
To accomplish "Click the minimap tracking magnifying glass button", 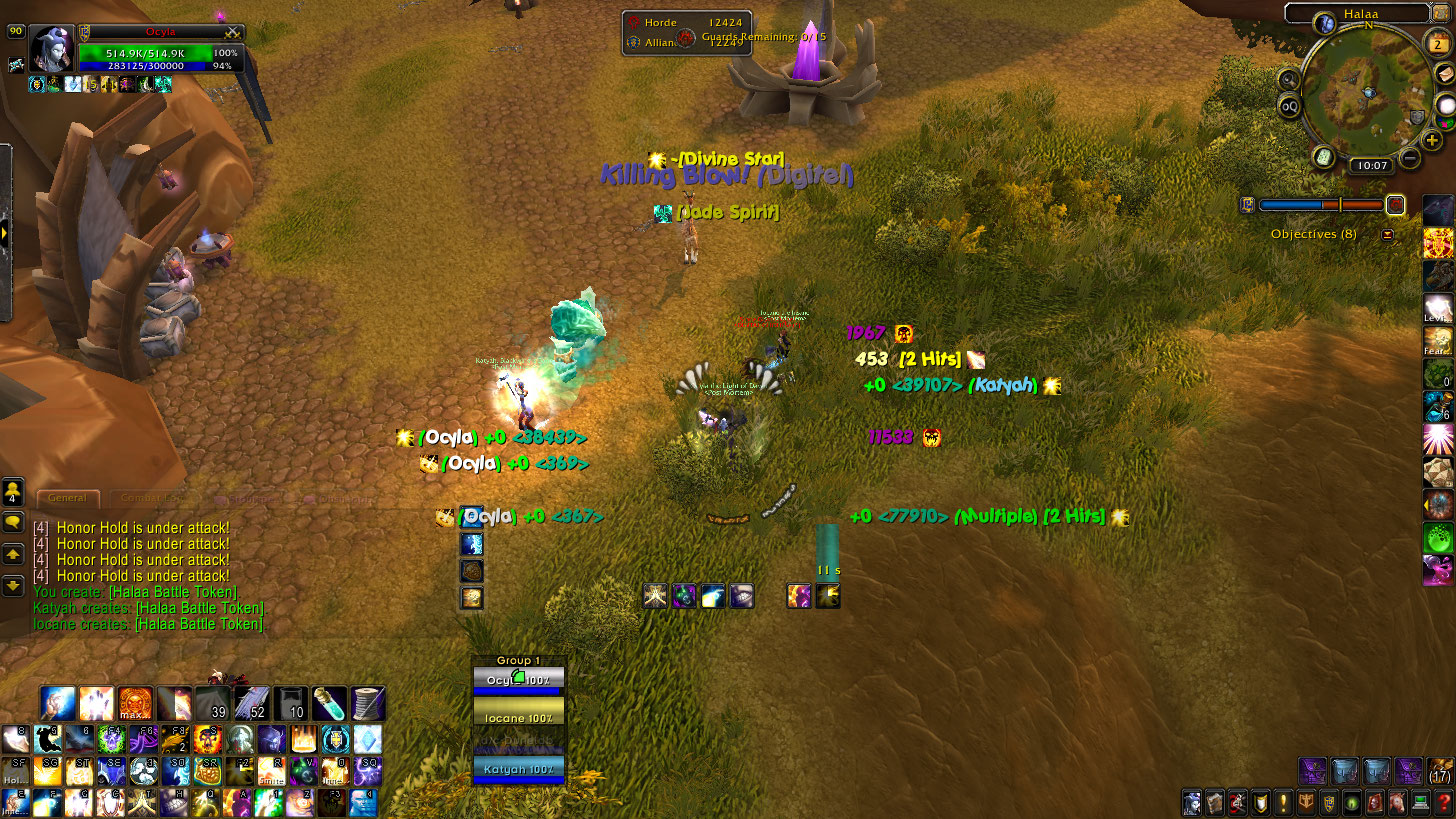I will coord(1289,78).
